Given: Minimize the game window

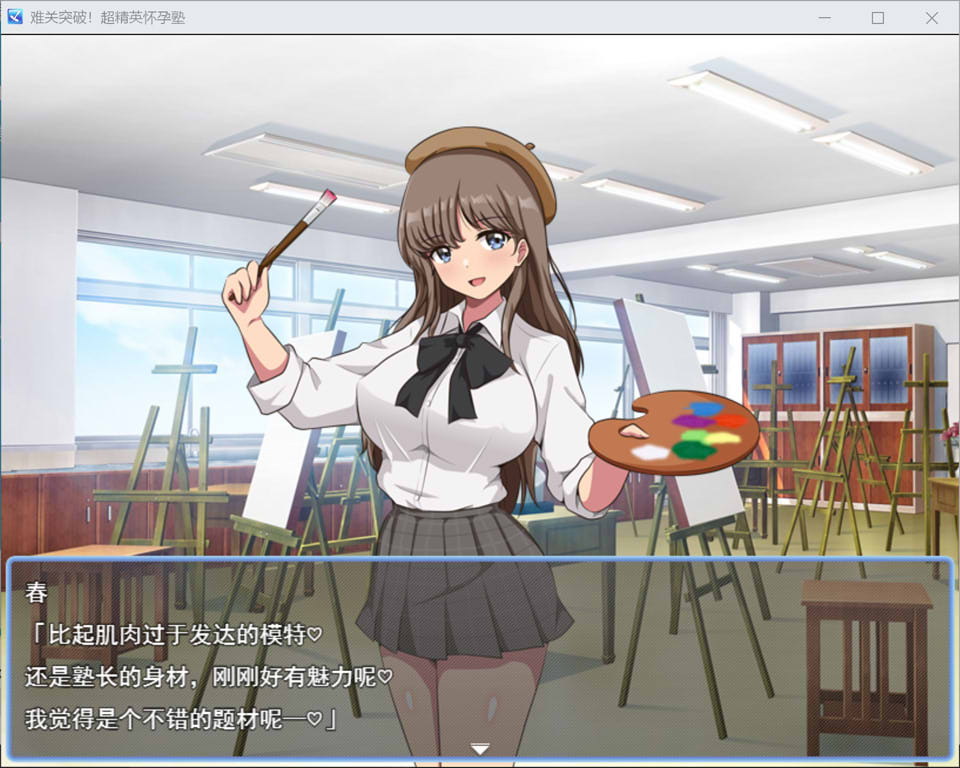Looking at the screenshot, I should click(825, 18).
